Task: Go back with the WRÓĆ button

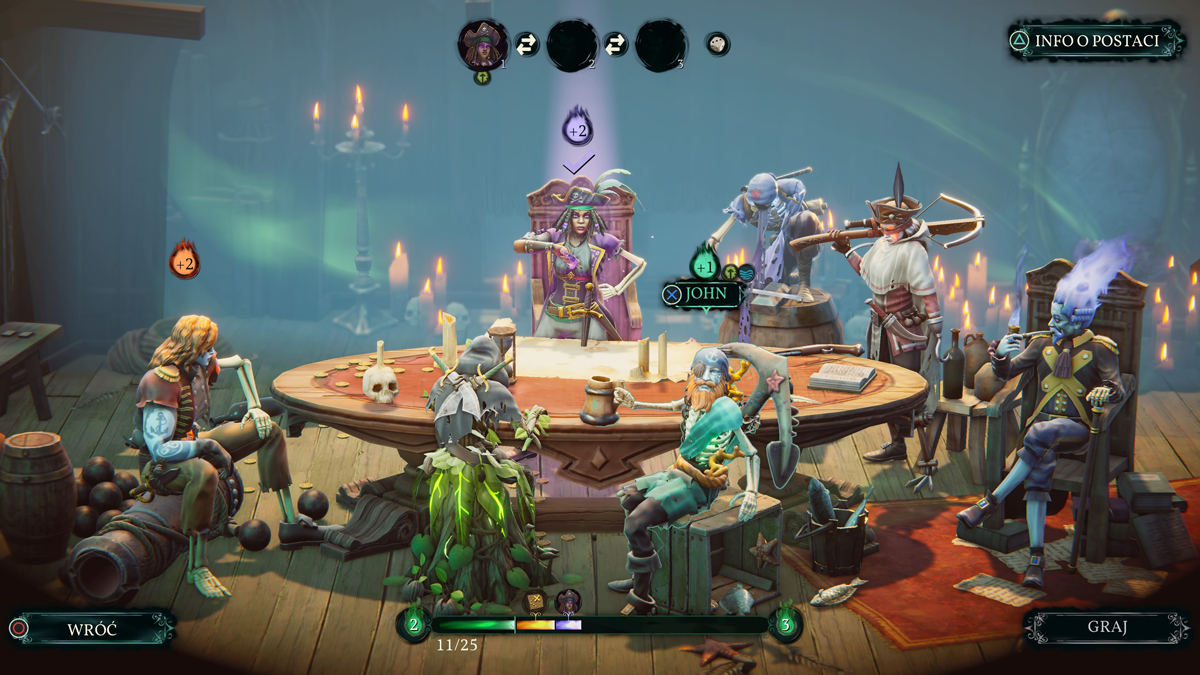Action: [92, 629]
